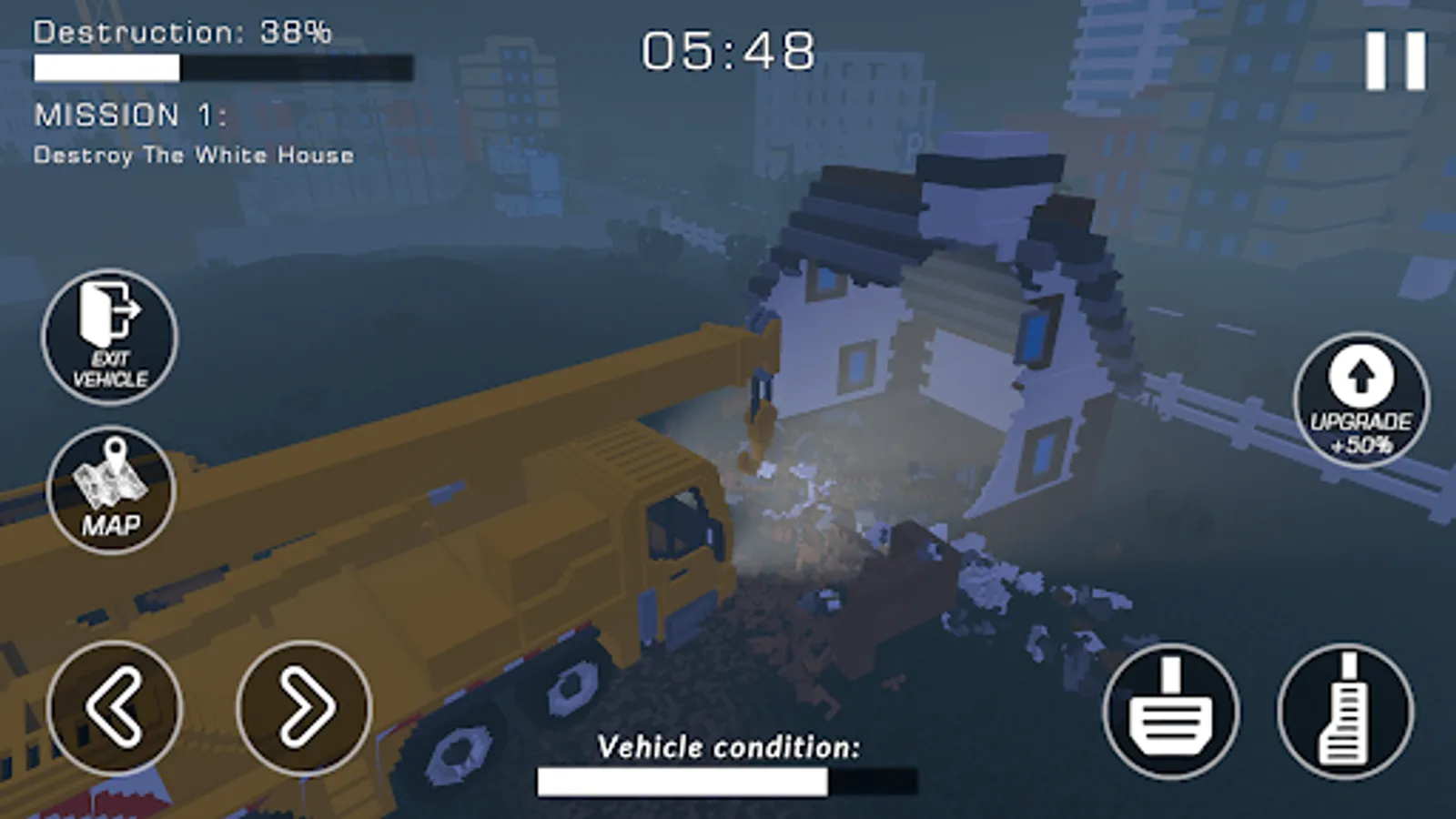Tap the door symbol inside Exit Vehicle button
This screenshot has width=1456, height=819.
click(108, 316)
